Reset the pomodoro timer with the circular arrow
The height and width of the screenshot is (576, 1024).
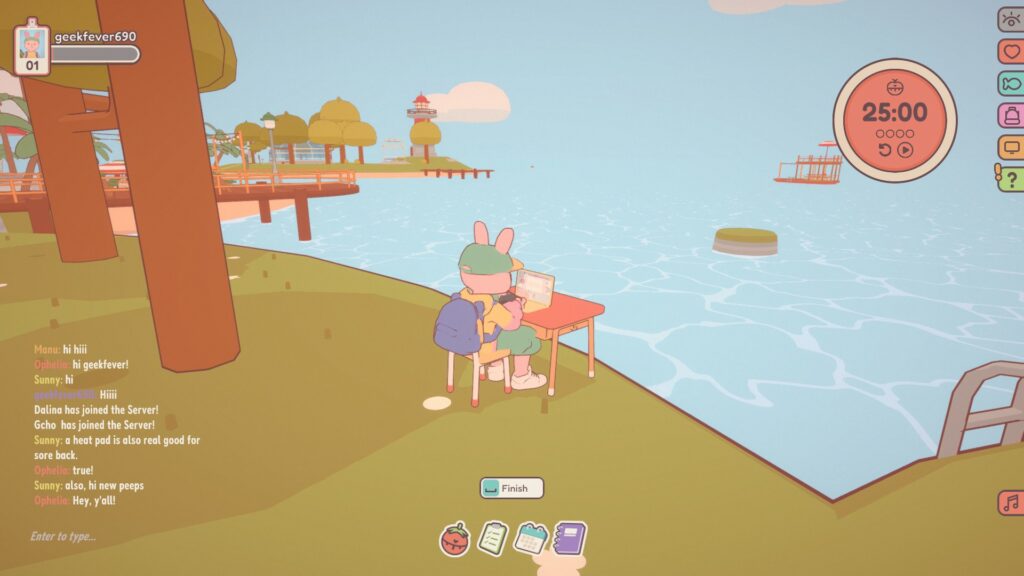885,150
